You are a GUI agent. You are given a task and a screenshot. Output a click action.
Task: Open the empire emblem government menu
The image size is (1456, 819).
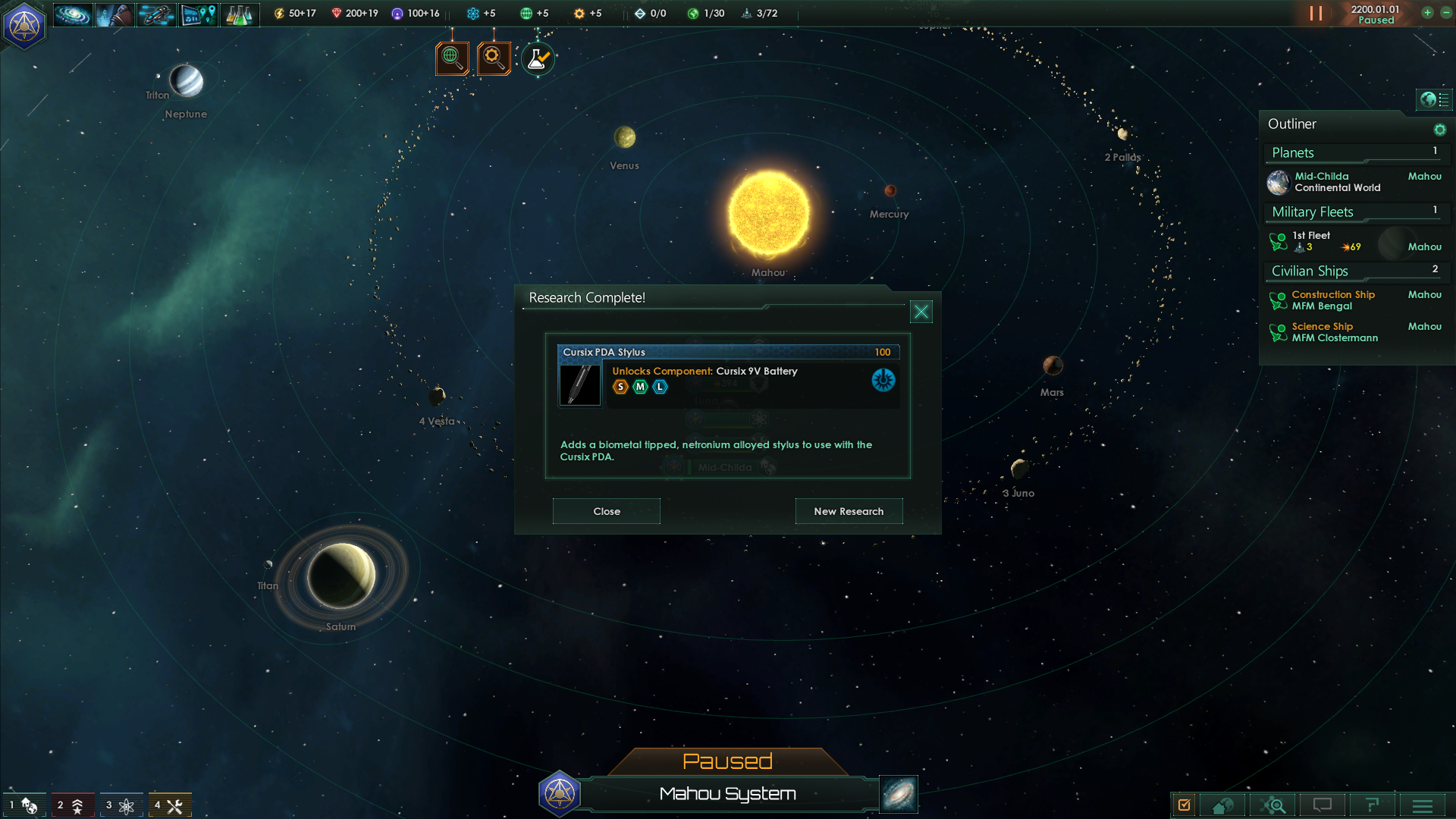point(24,25)
